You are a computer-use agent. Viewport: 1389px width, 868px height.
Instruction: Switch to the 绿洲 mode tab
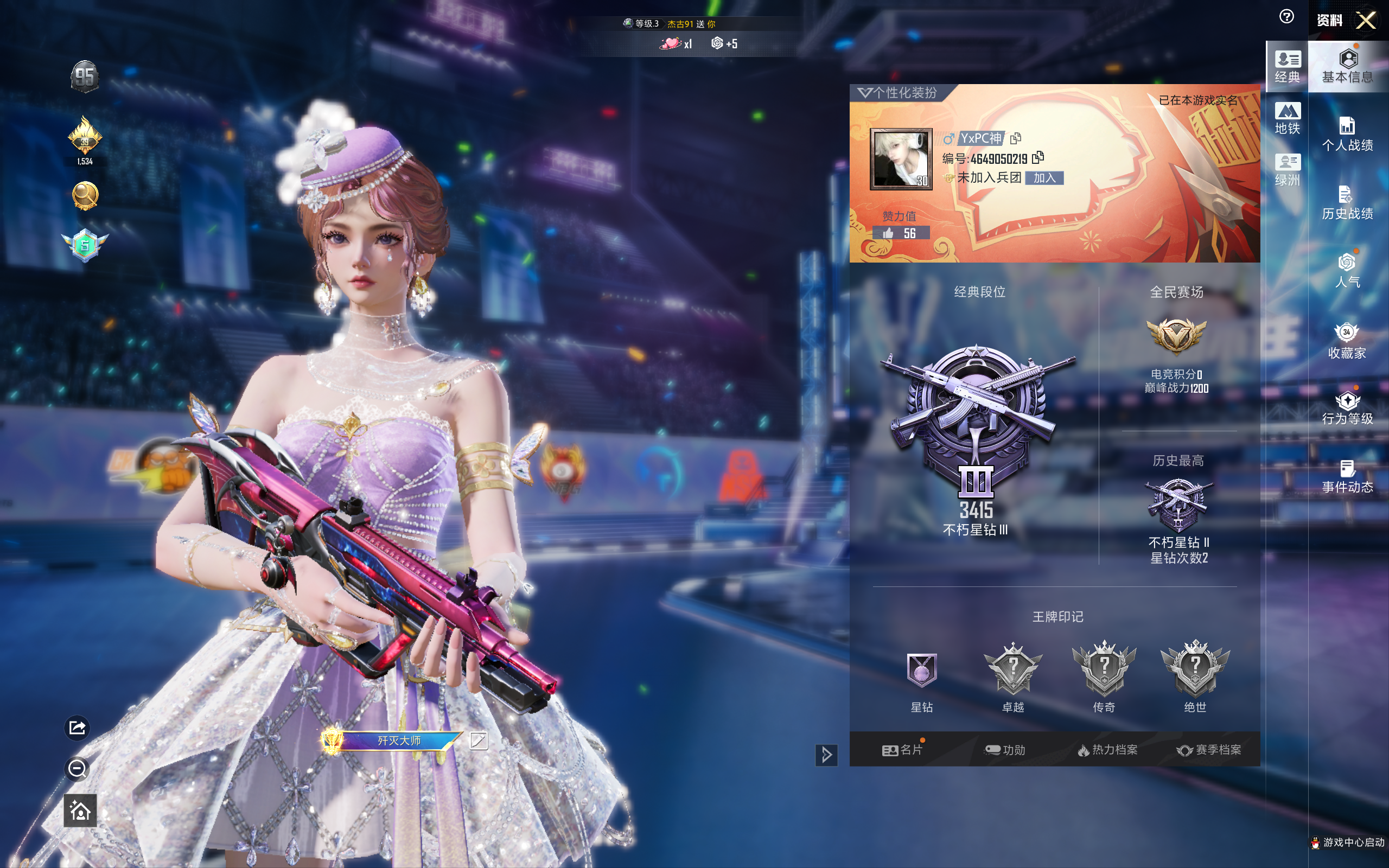click(x=1287, y=170)
